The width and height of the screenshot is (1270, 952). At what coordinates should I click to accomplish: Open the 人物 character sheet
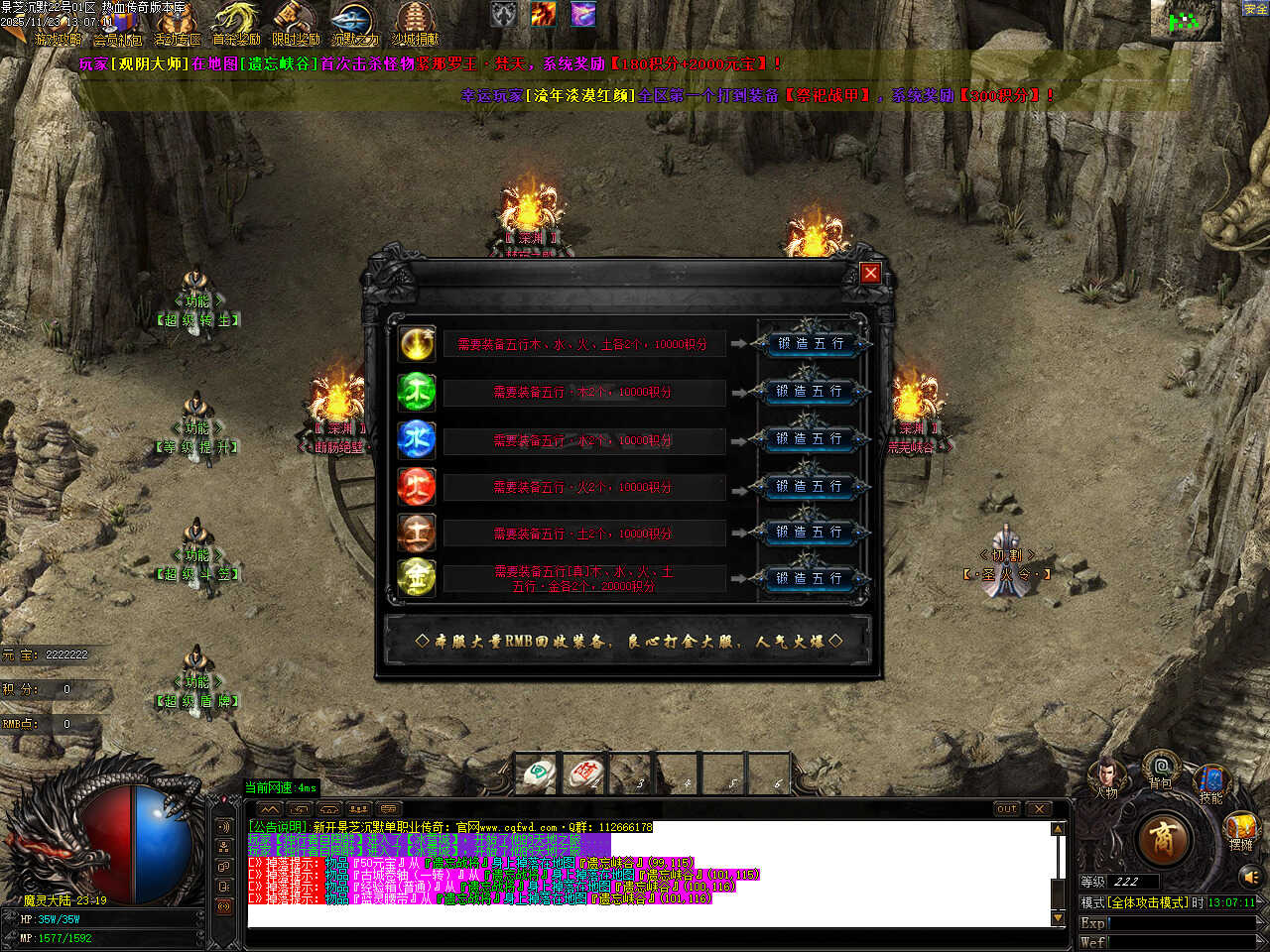pos(1106,776)
